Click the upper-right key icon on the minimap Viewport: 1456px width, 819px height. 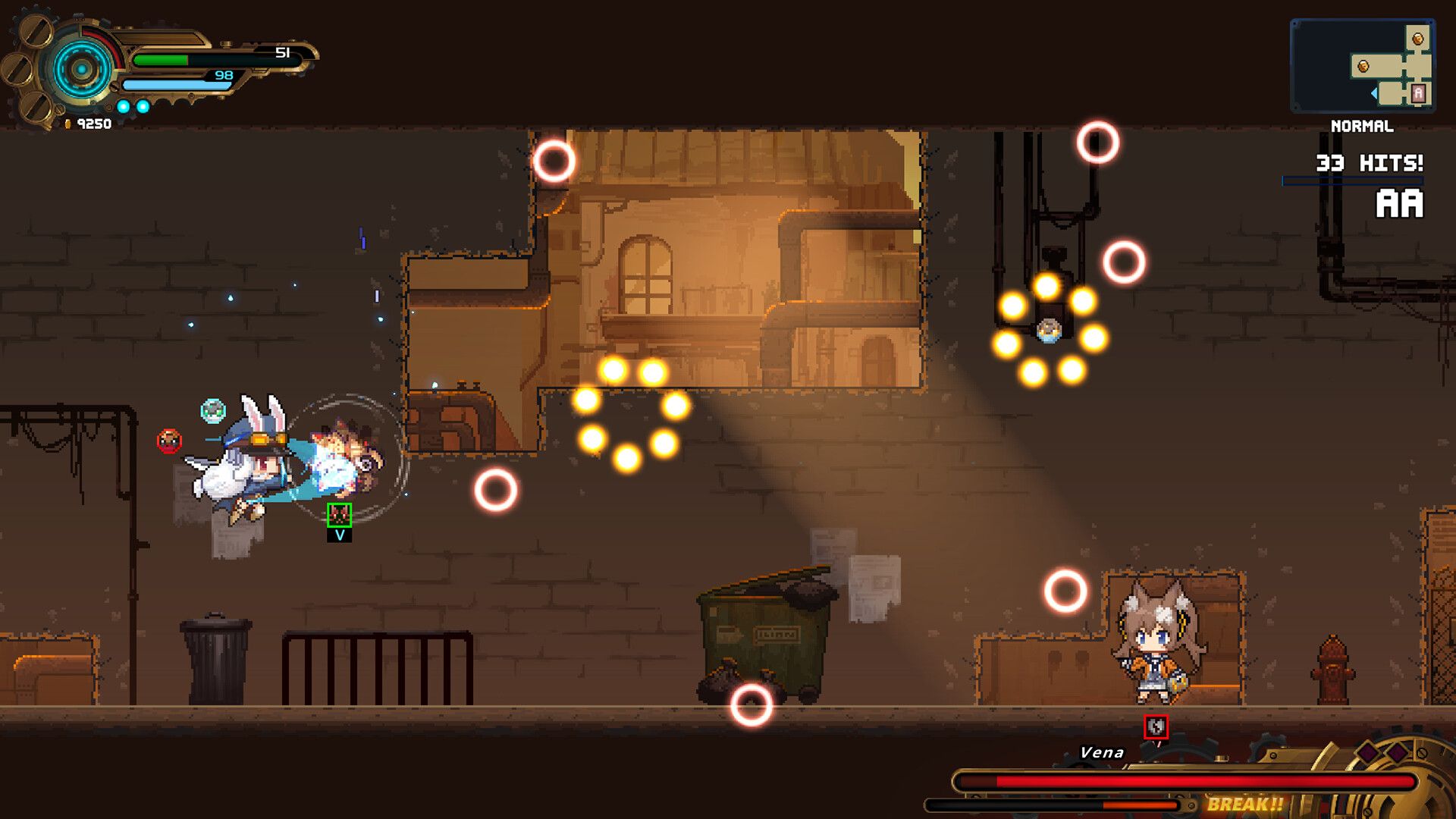click(x=1417, y=39)
